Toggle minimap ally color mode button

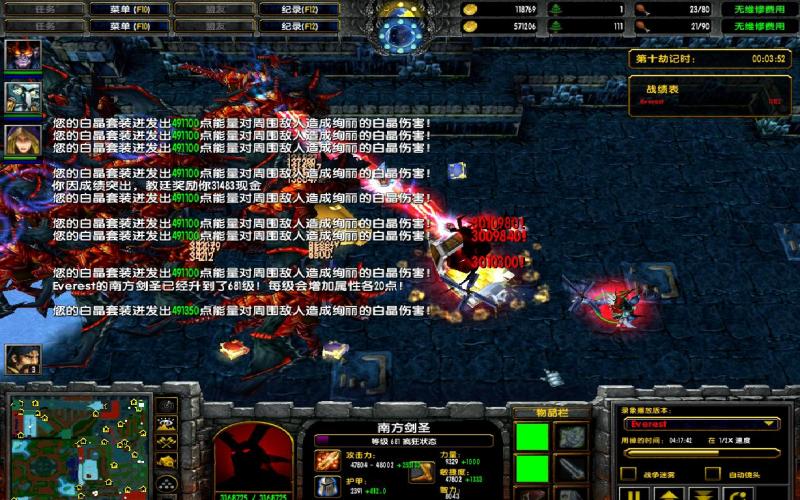click(168, 442)
